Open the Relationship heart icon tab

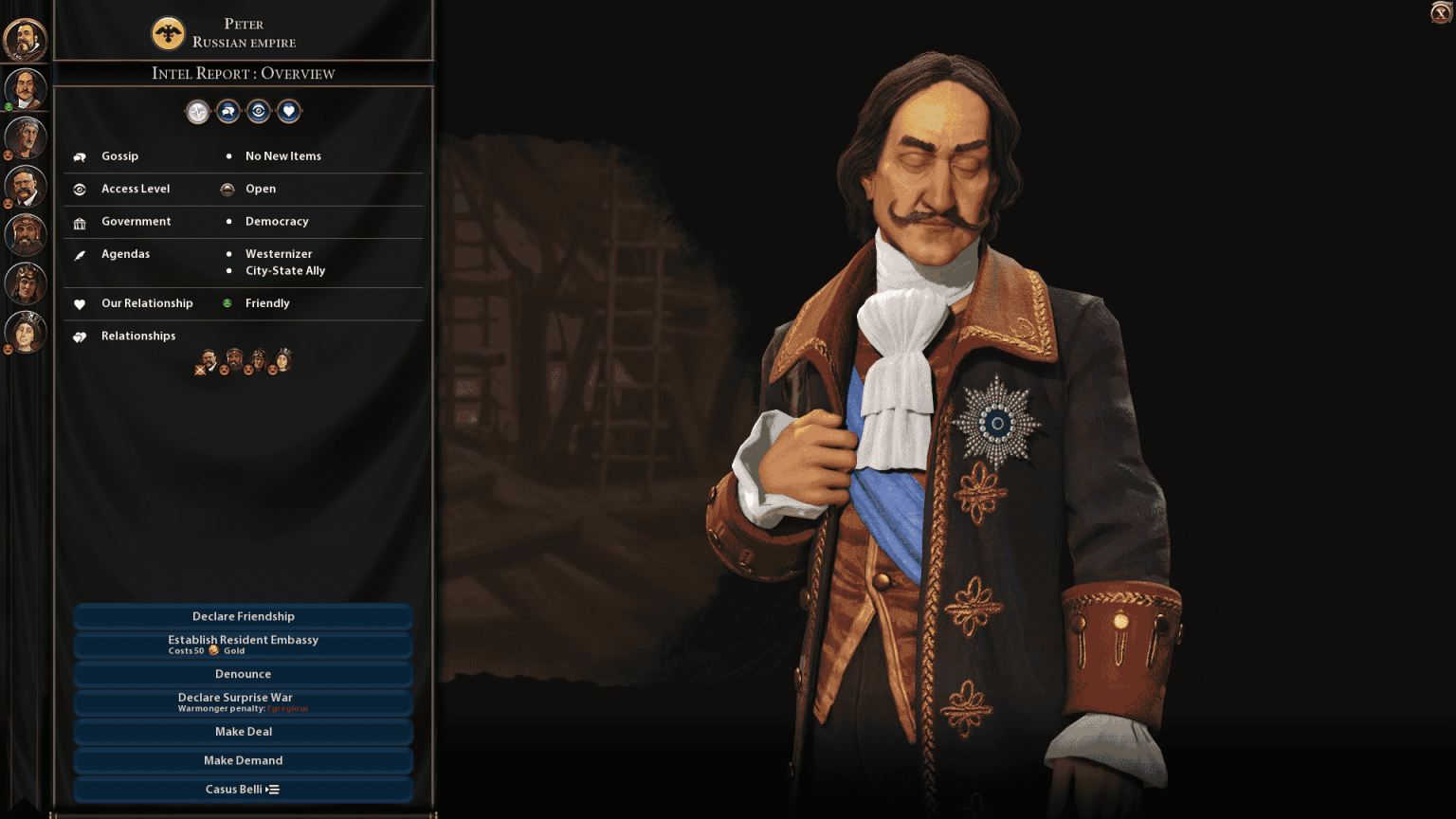[x=288, y=111]
